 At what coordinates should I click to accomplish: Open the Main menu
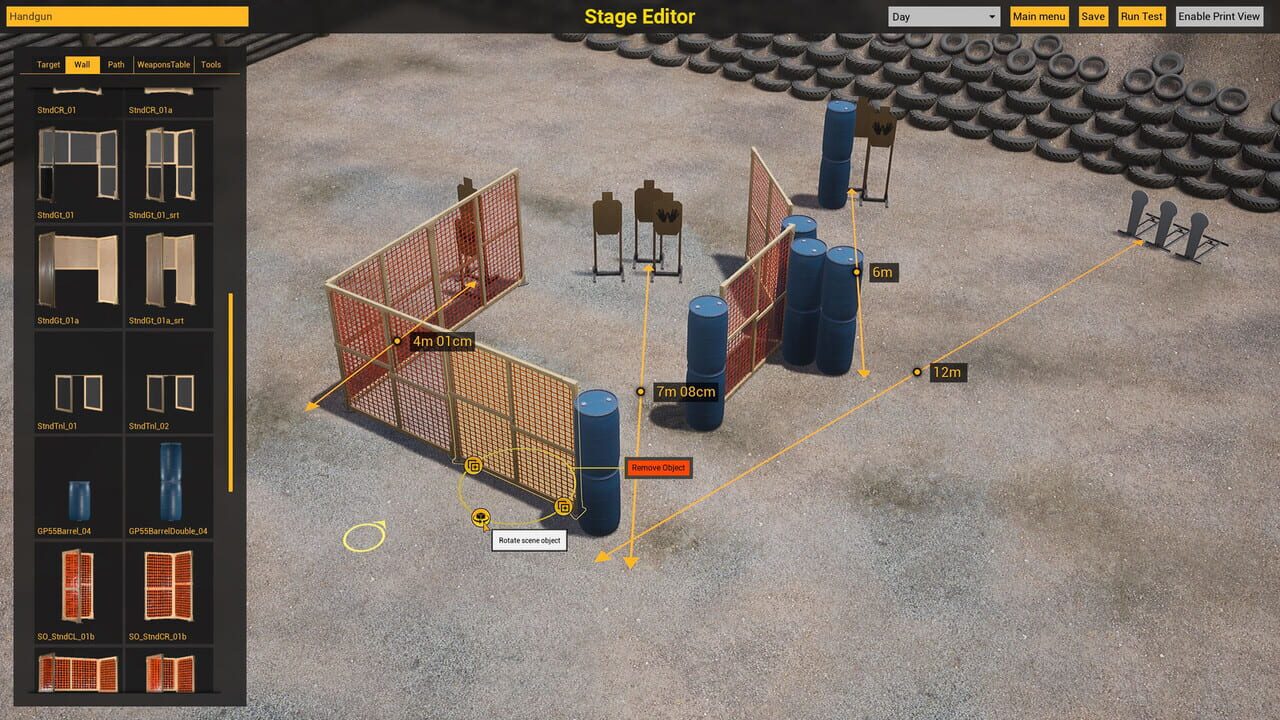pos(1039,16)
